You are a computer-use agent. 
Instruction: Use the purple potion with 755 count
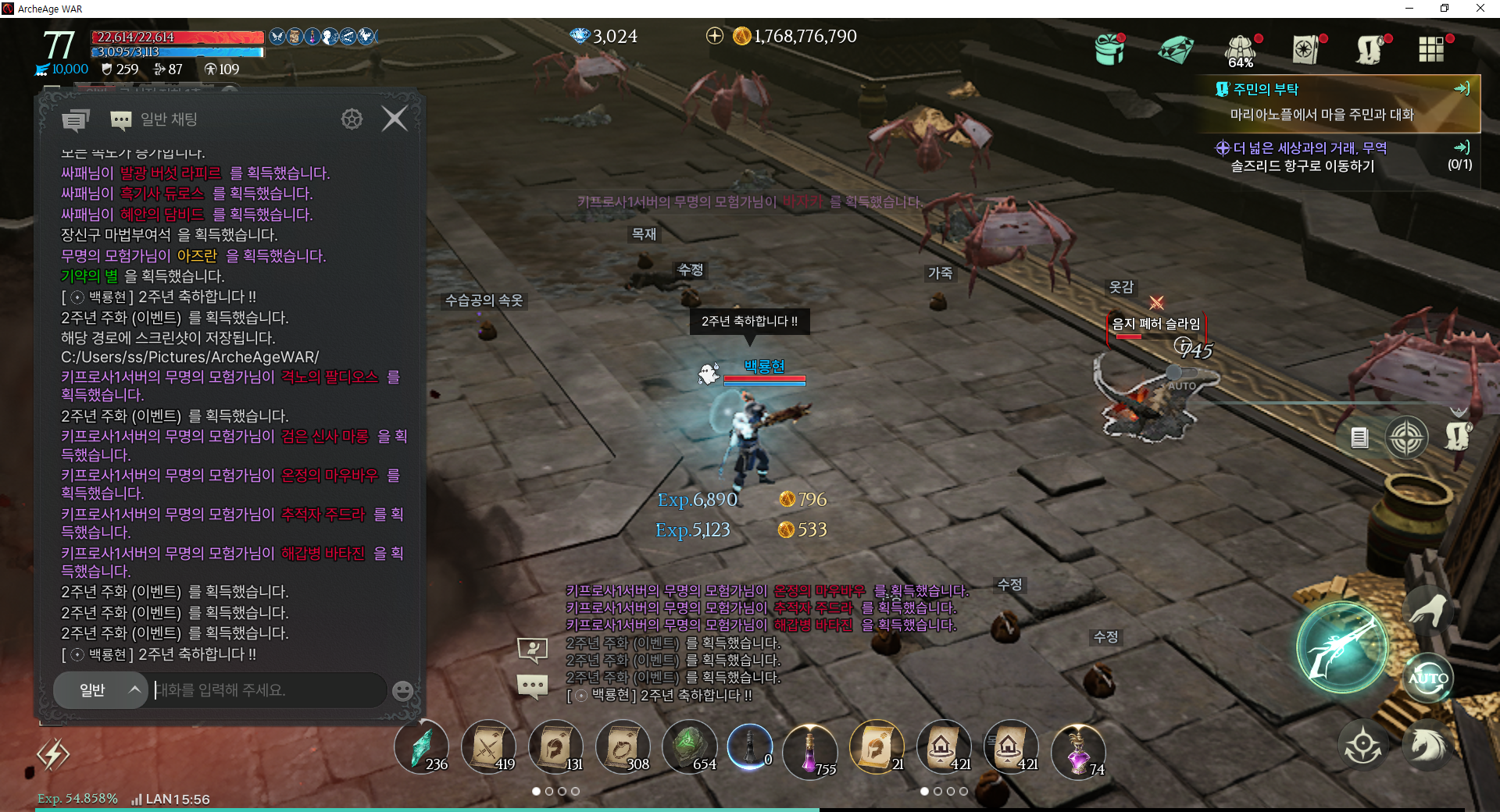(x=810, y=749)
